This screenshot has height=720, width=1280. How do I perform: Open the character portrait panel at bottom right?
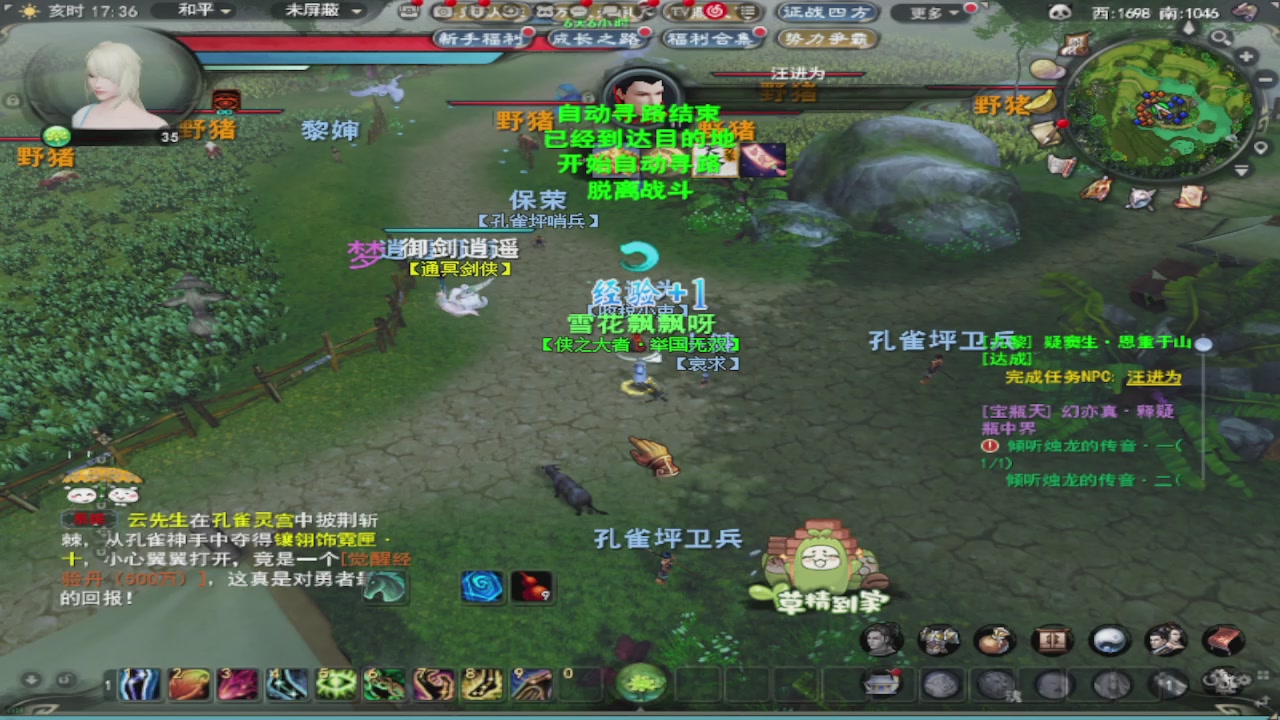(879, 640)
